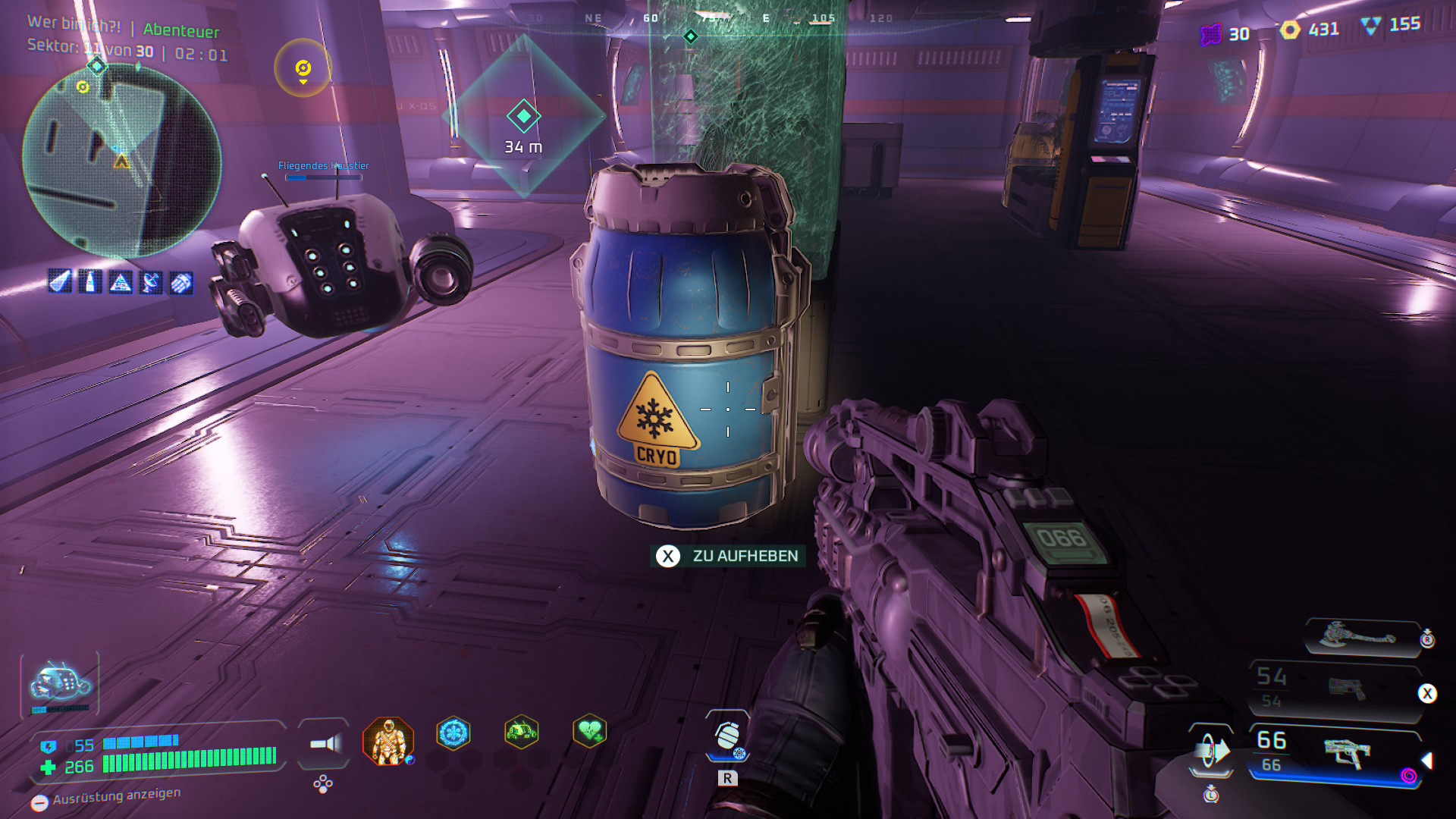Toggle the flashlight icon
This screenshot has height=819, width=1456.
tap(325, 744)
